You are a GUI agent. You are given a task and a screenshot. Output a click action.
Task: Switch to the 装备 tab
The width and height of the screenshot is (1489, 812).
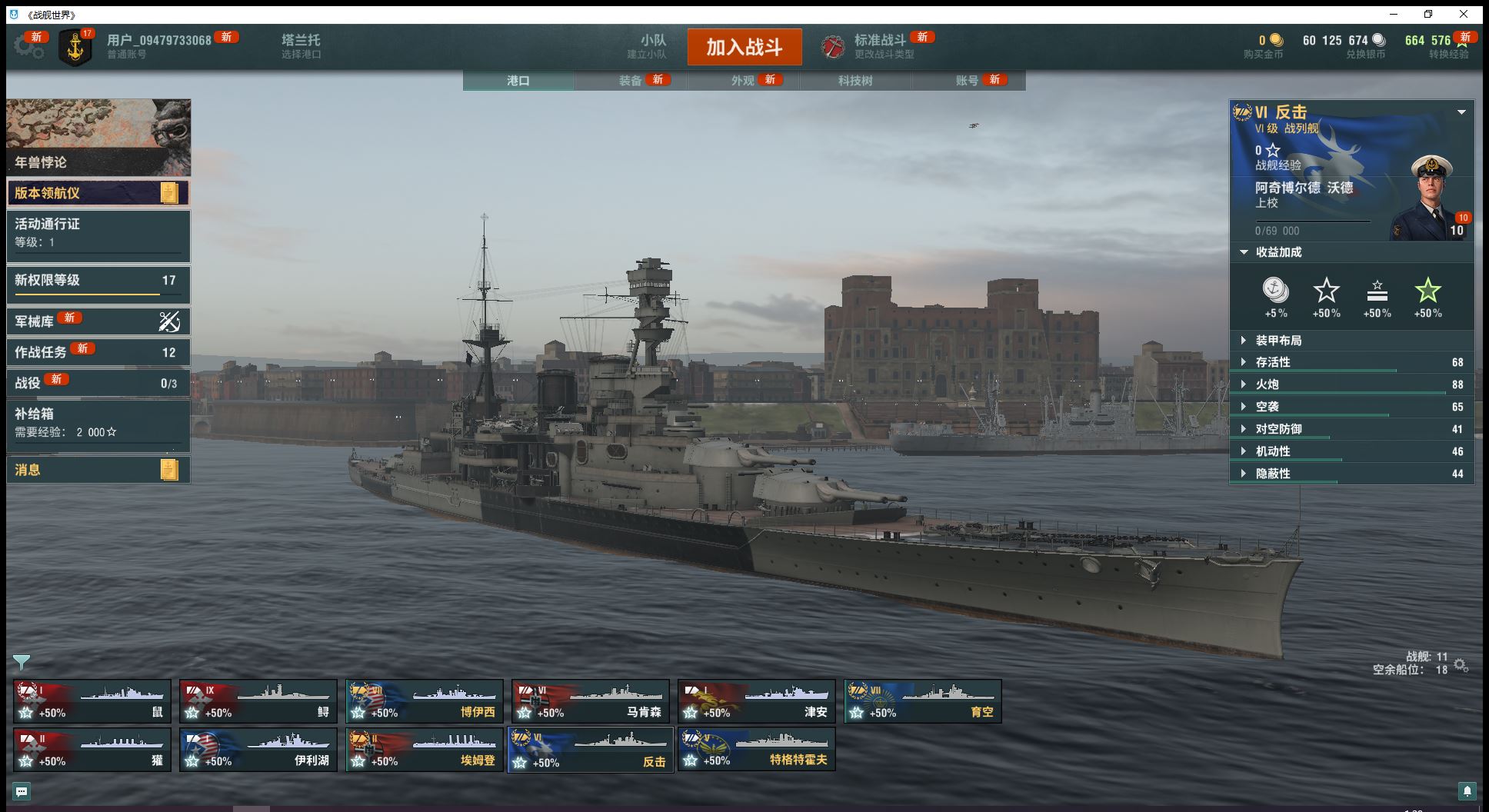(630, 81)
